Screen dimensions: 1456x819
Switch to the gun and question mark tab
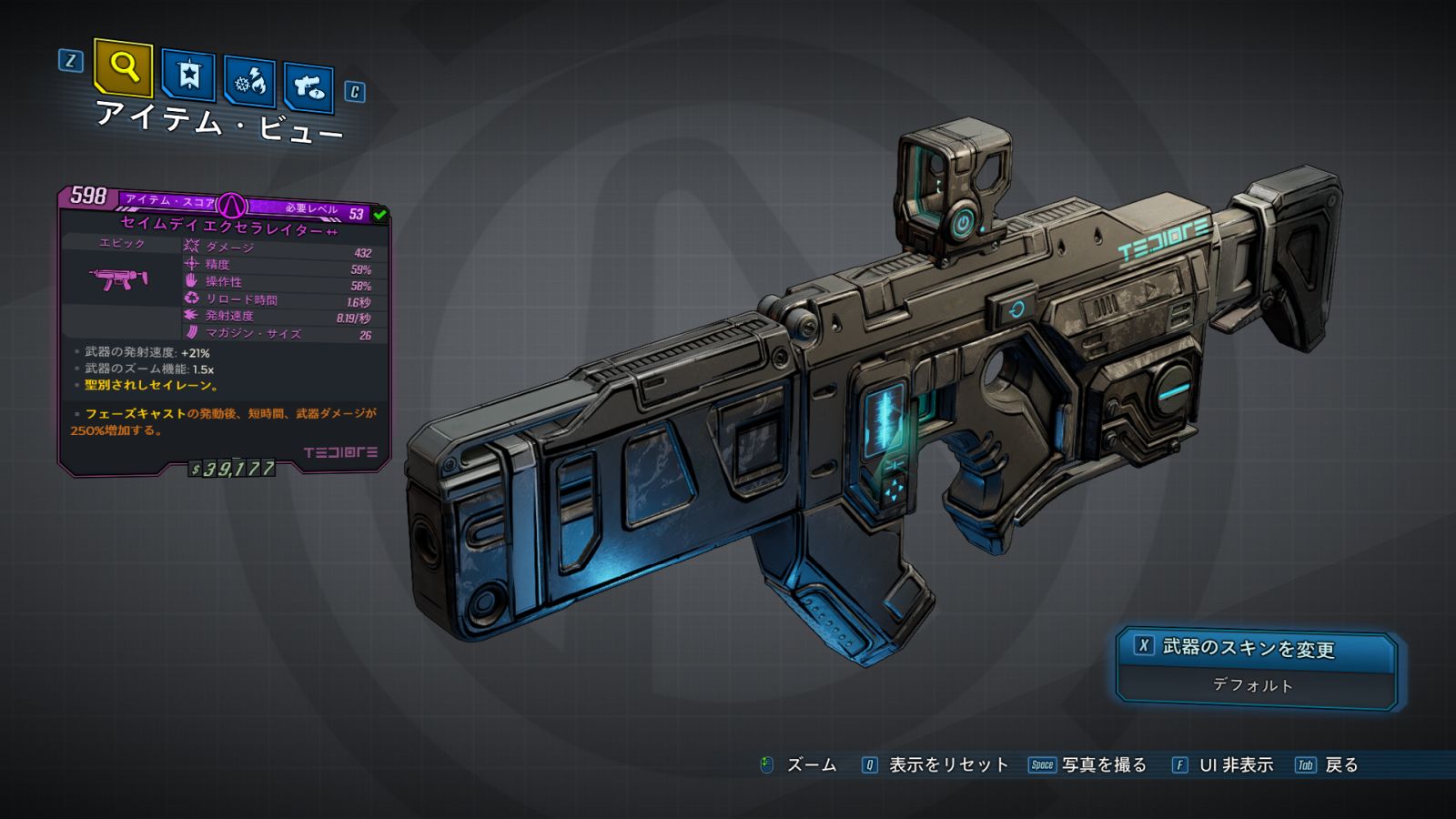[x=308, y=87]
